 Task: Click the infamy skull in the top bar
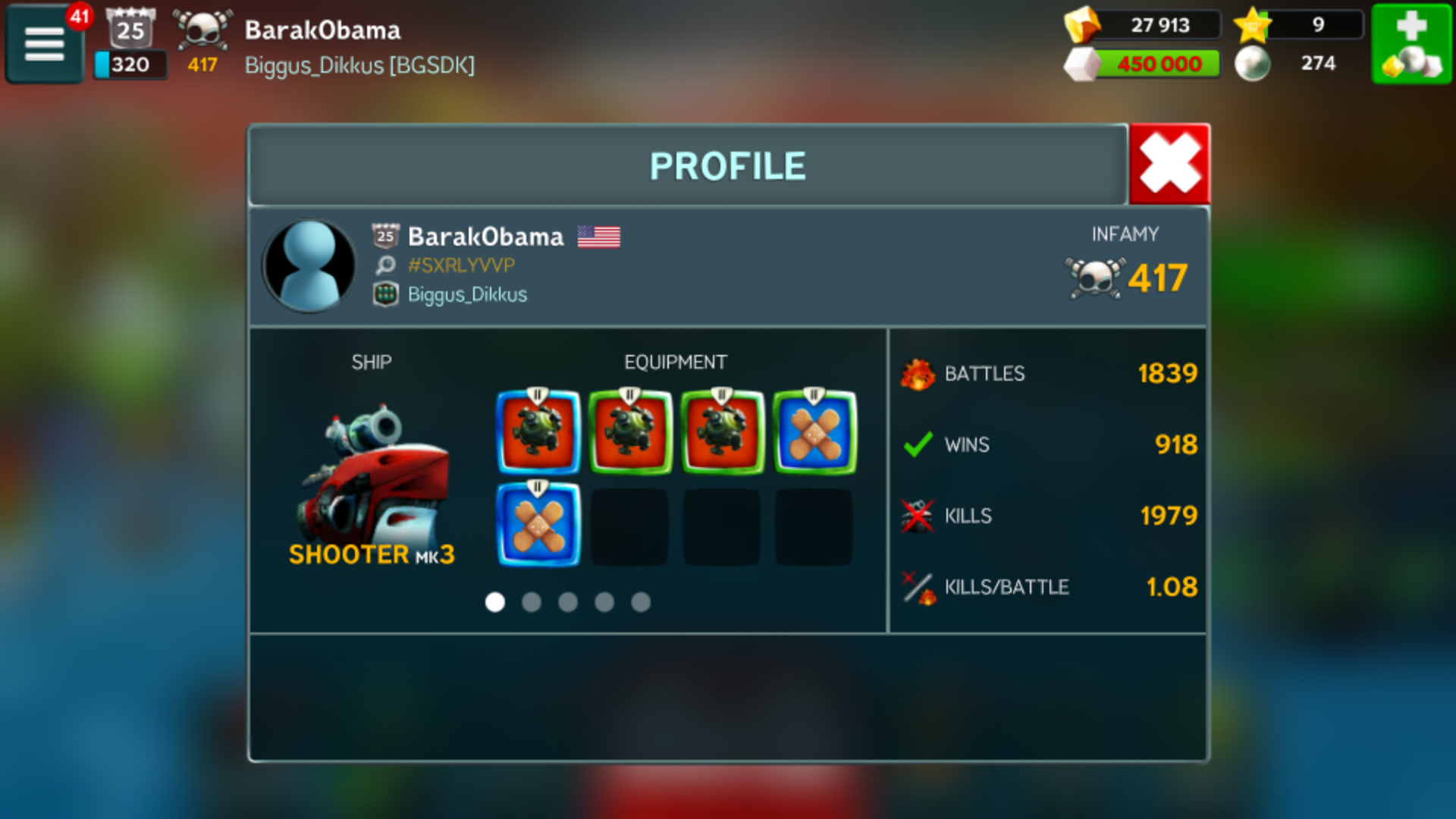202,30
